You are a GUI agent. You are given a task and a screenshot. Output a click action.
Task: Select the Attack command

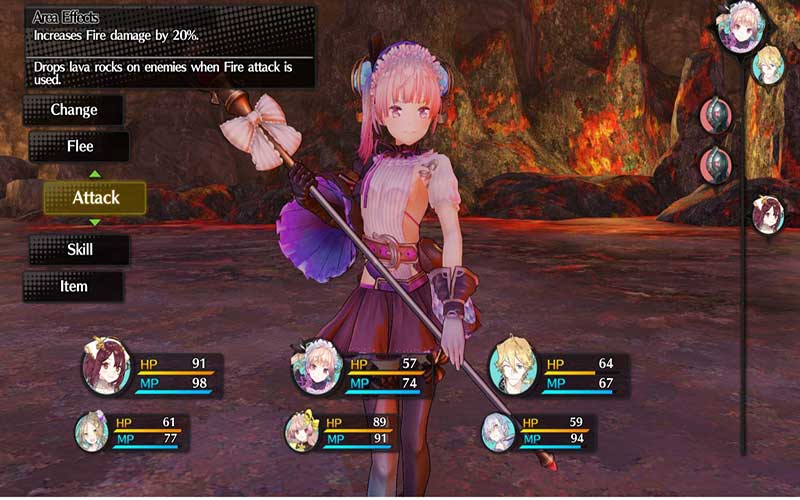[x=95, y=198]
